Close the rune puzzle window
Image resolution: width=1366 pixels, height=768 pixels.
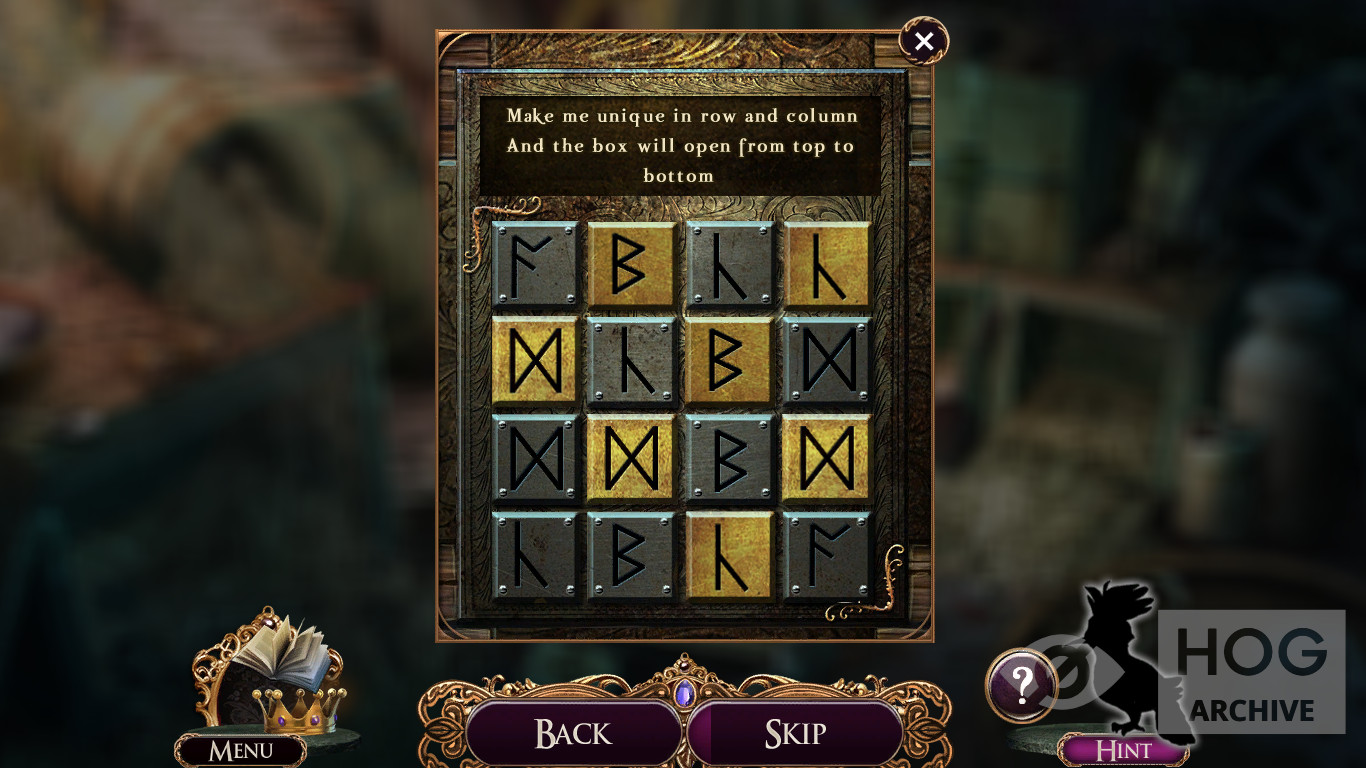click(x=923, y=41)
